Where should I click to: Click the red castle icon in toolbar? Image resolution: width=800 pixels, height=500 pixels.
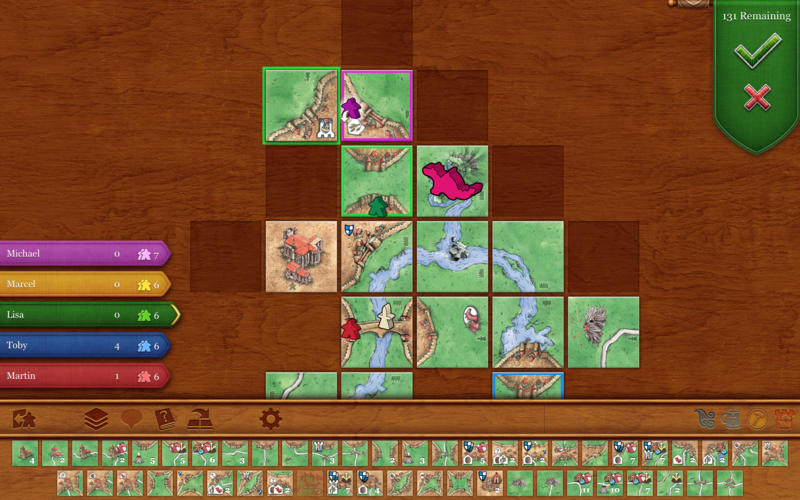784,420
